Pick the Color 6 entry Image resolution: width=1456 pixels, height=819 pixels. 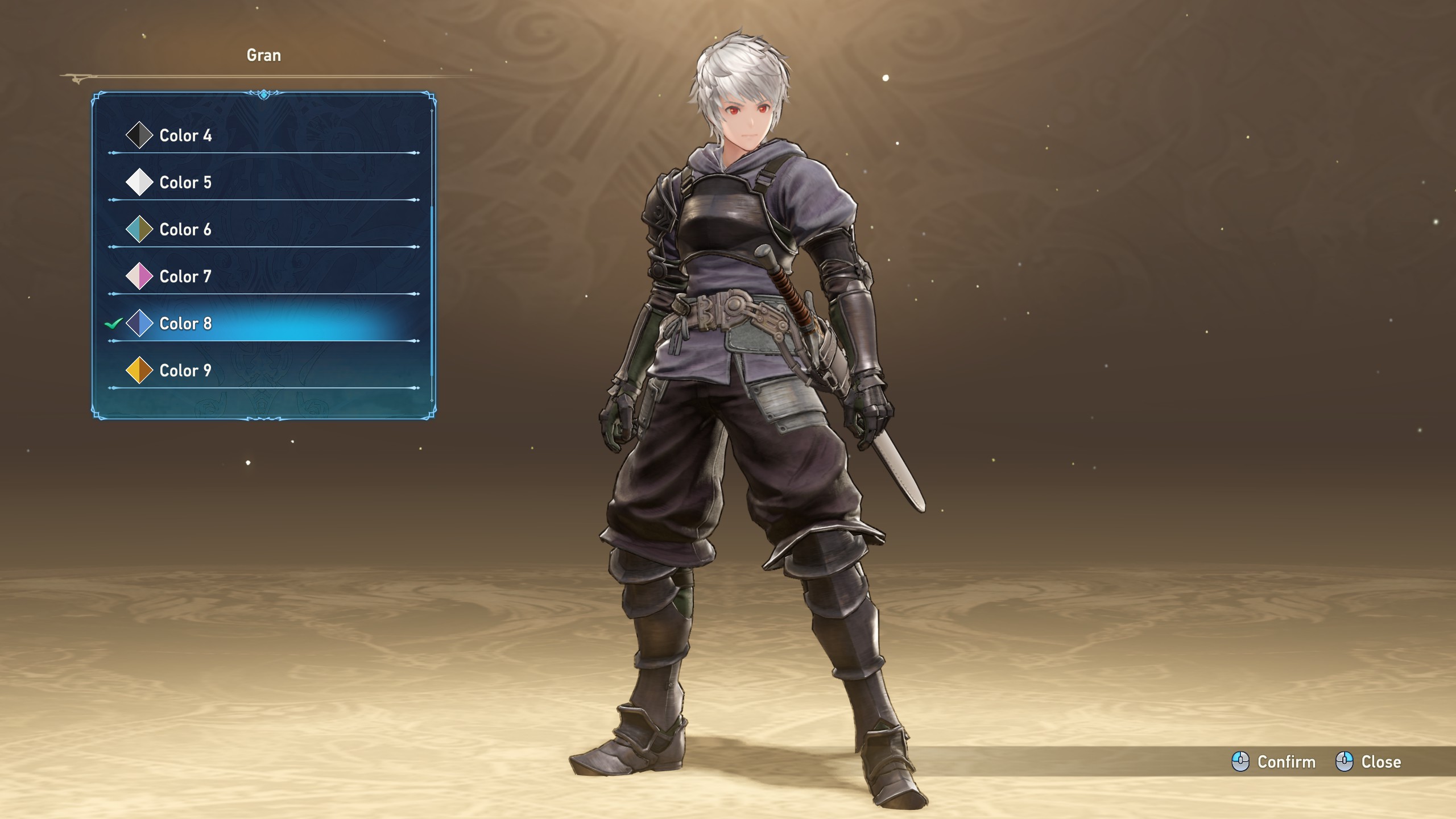click(185, 230)
